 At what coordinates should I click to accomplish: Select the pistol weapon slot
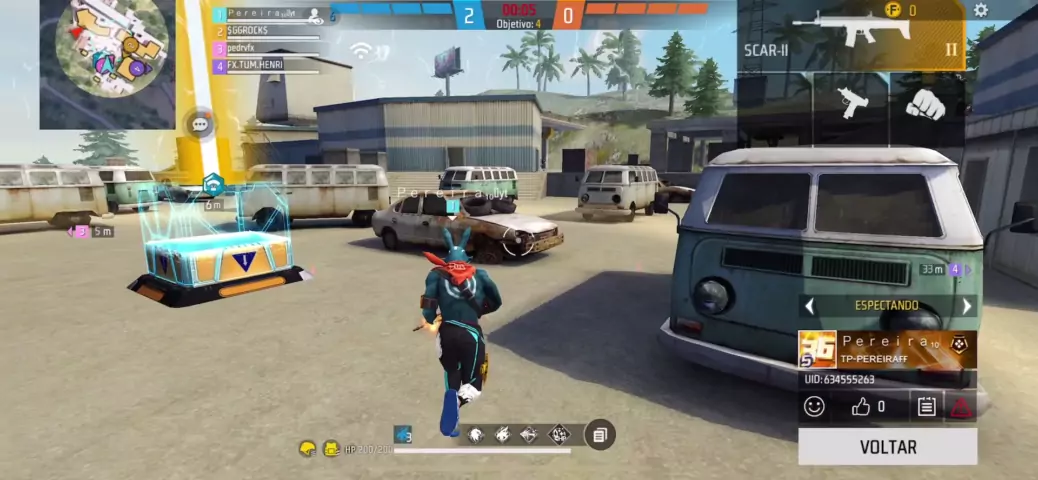pos(851,105)
